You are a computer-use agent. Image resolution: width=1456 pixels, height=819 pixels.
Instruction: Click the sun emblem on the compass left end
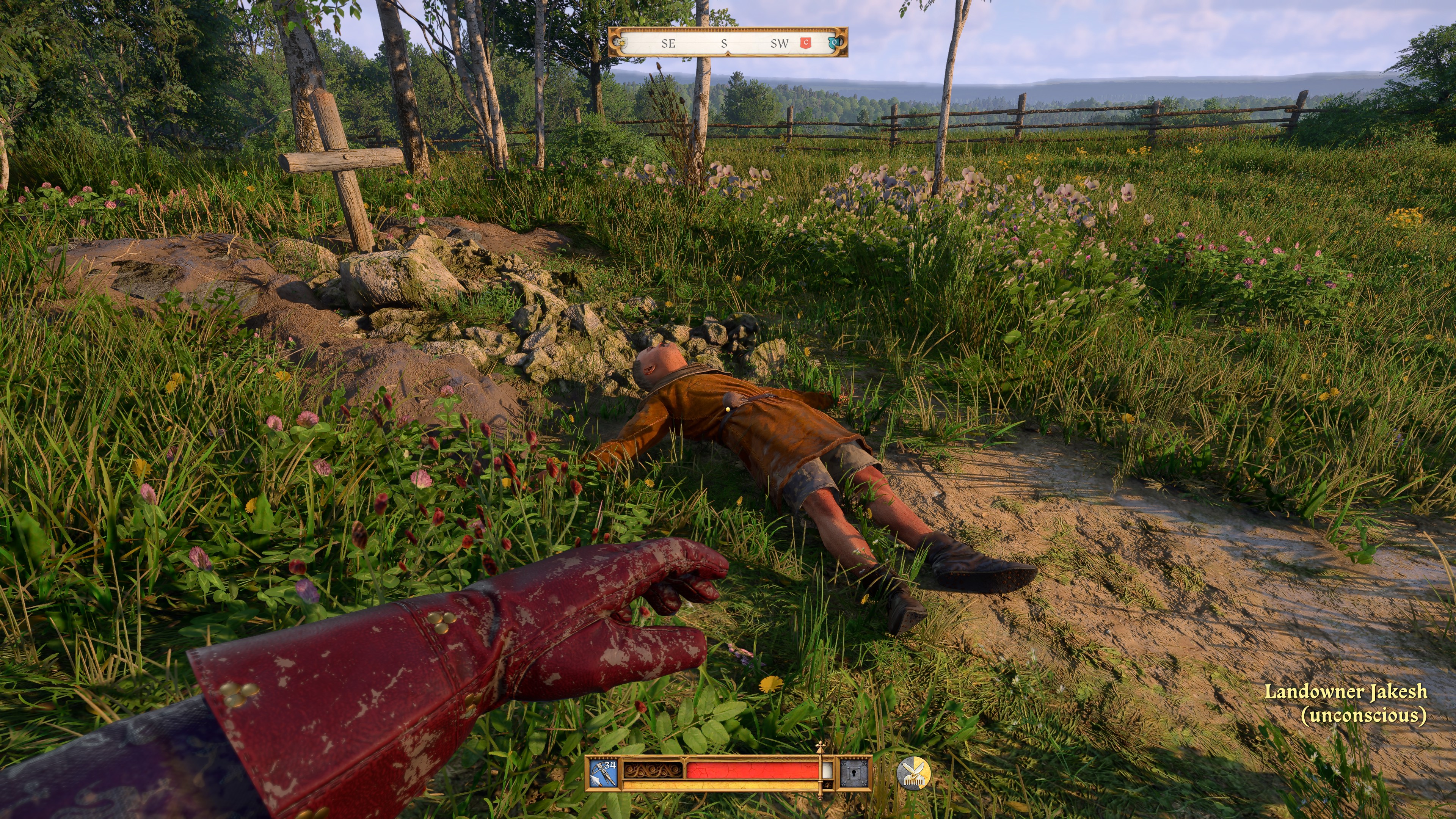click(622, 43)
